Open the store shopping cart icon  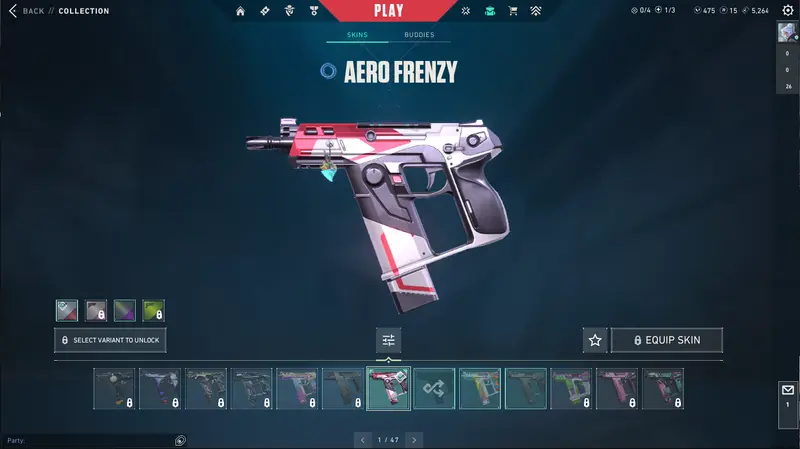pos(513,11)
